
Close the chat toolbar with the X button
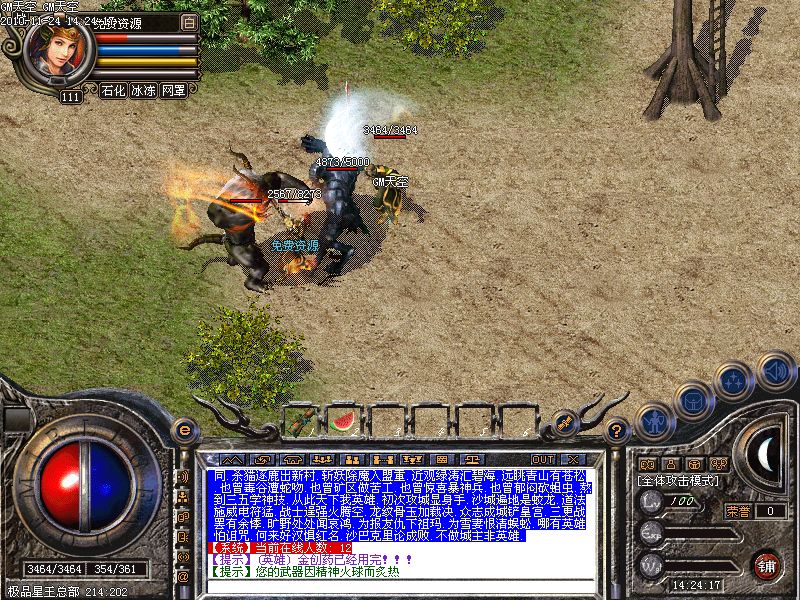[574, 459]
